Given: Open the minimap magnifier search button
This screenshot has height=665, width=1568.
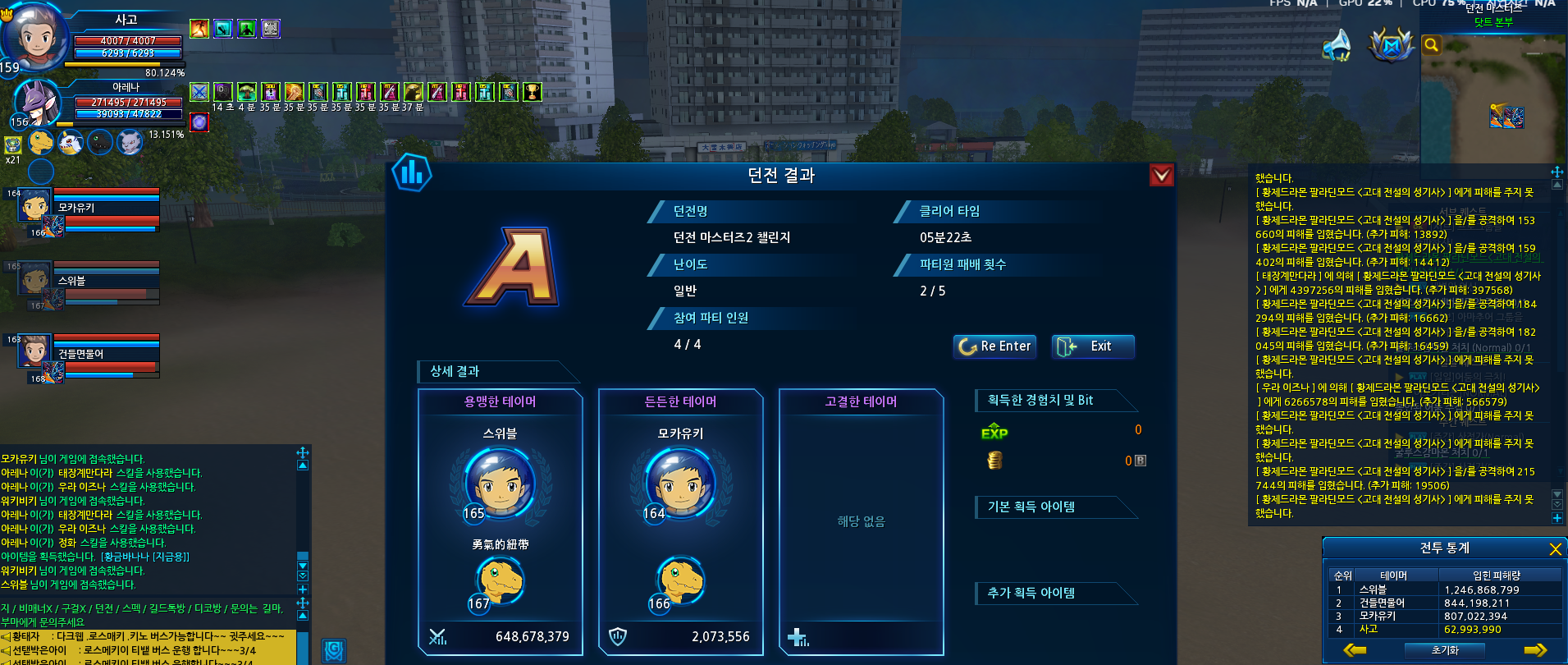Looking at the screenshot, I should click(x=1431, y=45).
